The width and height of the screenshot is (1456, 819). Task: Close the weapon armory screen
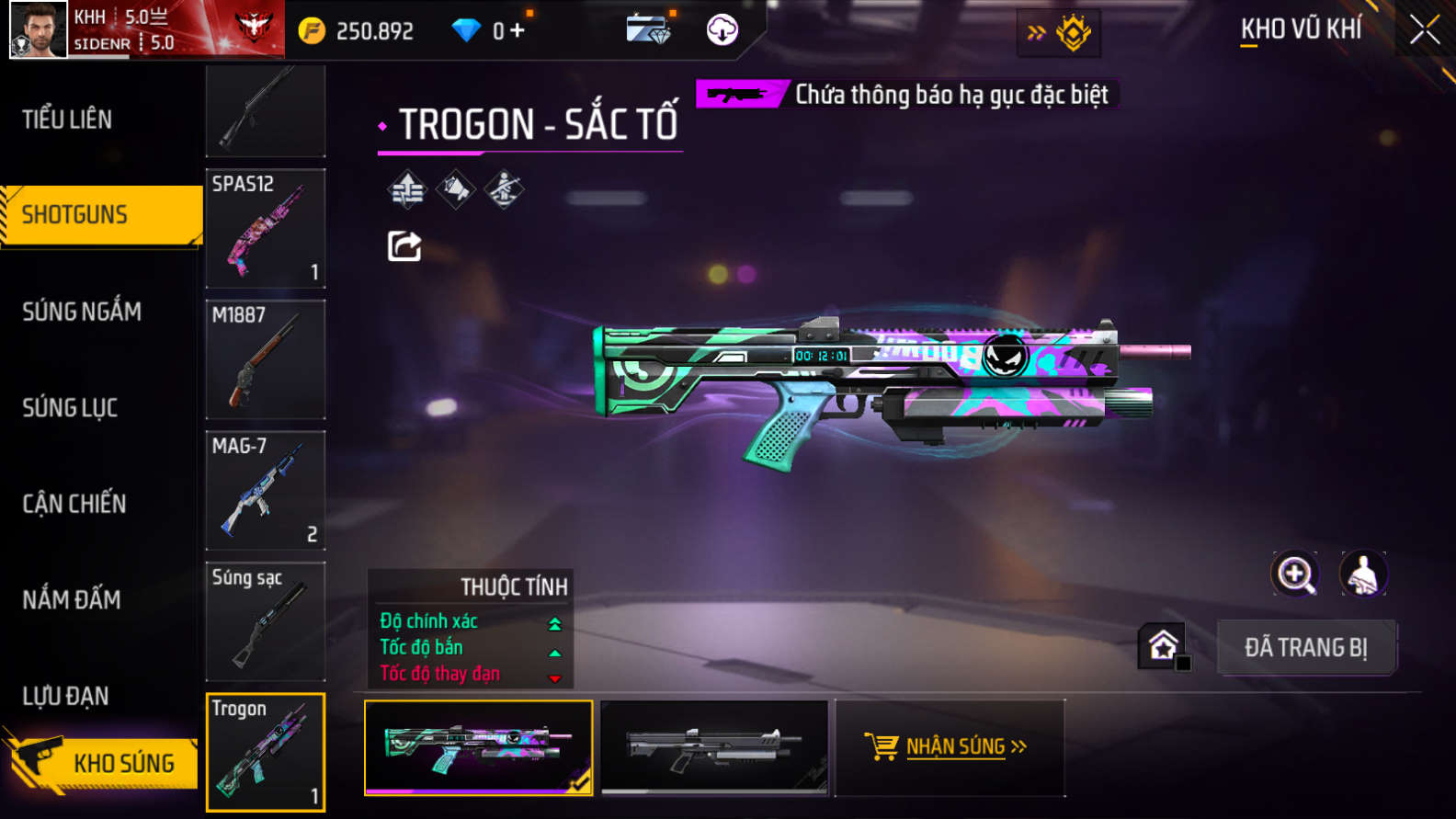pyautogui.click(x=1425, y=30)
